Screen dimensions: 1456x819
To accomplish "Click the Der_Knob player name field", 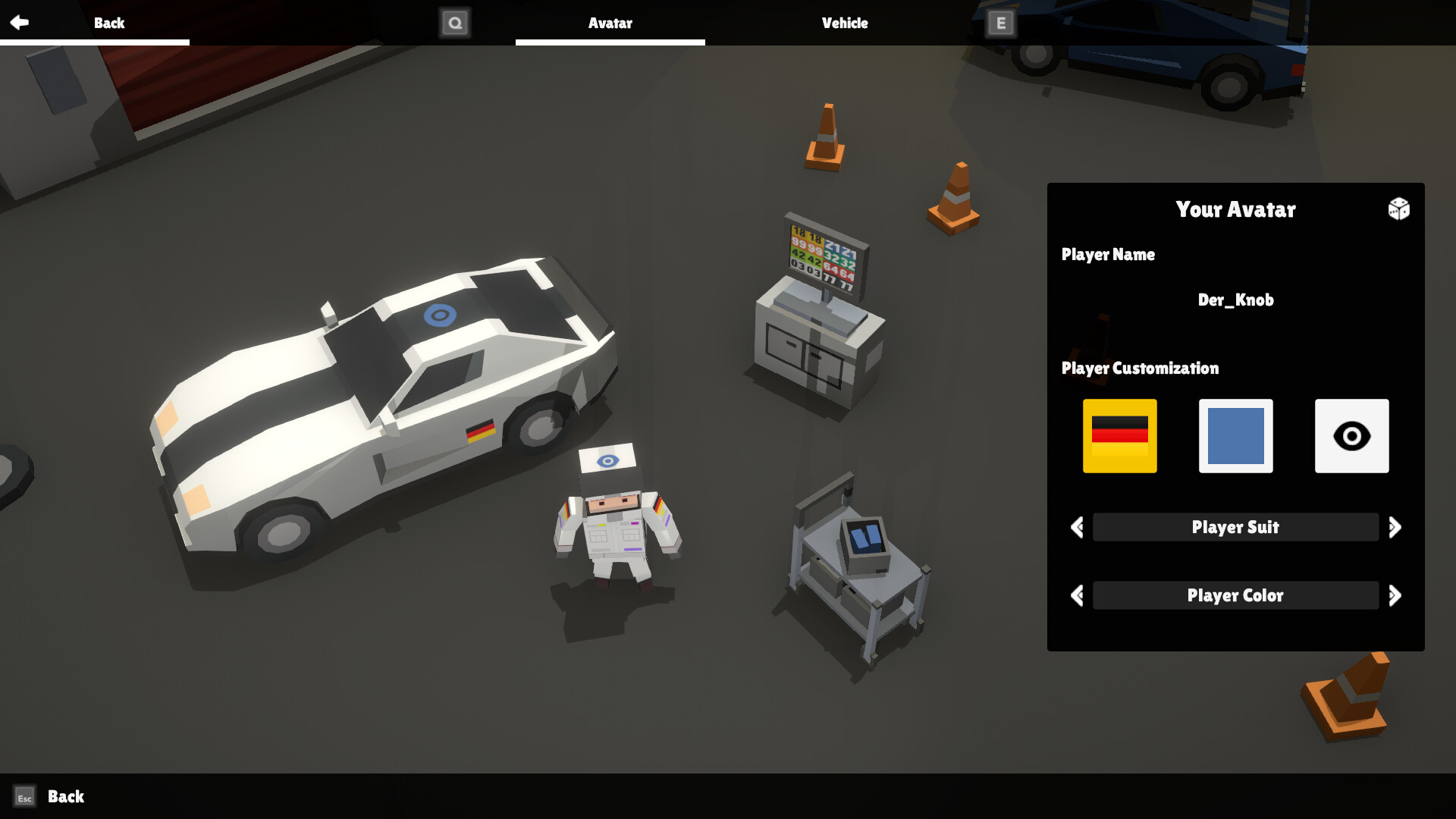I will click(x=1235, y=300).
